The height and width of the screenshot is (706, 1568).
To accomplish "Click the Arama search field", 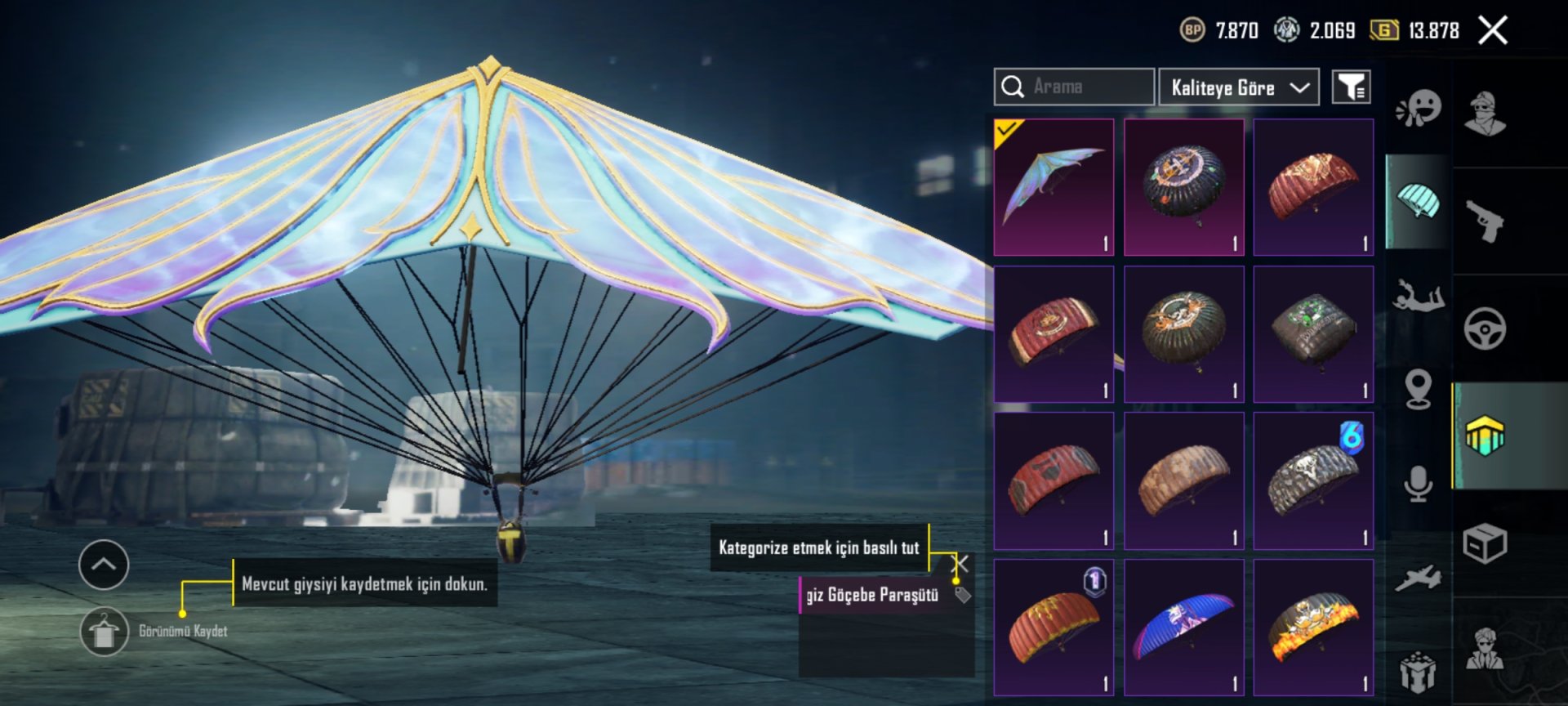I will tap(1074, 87).
